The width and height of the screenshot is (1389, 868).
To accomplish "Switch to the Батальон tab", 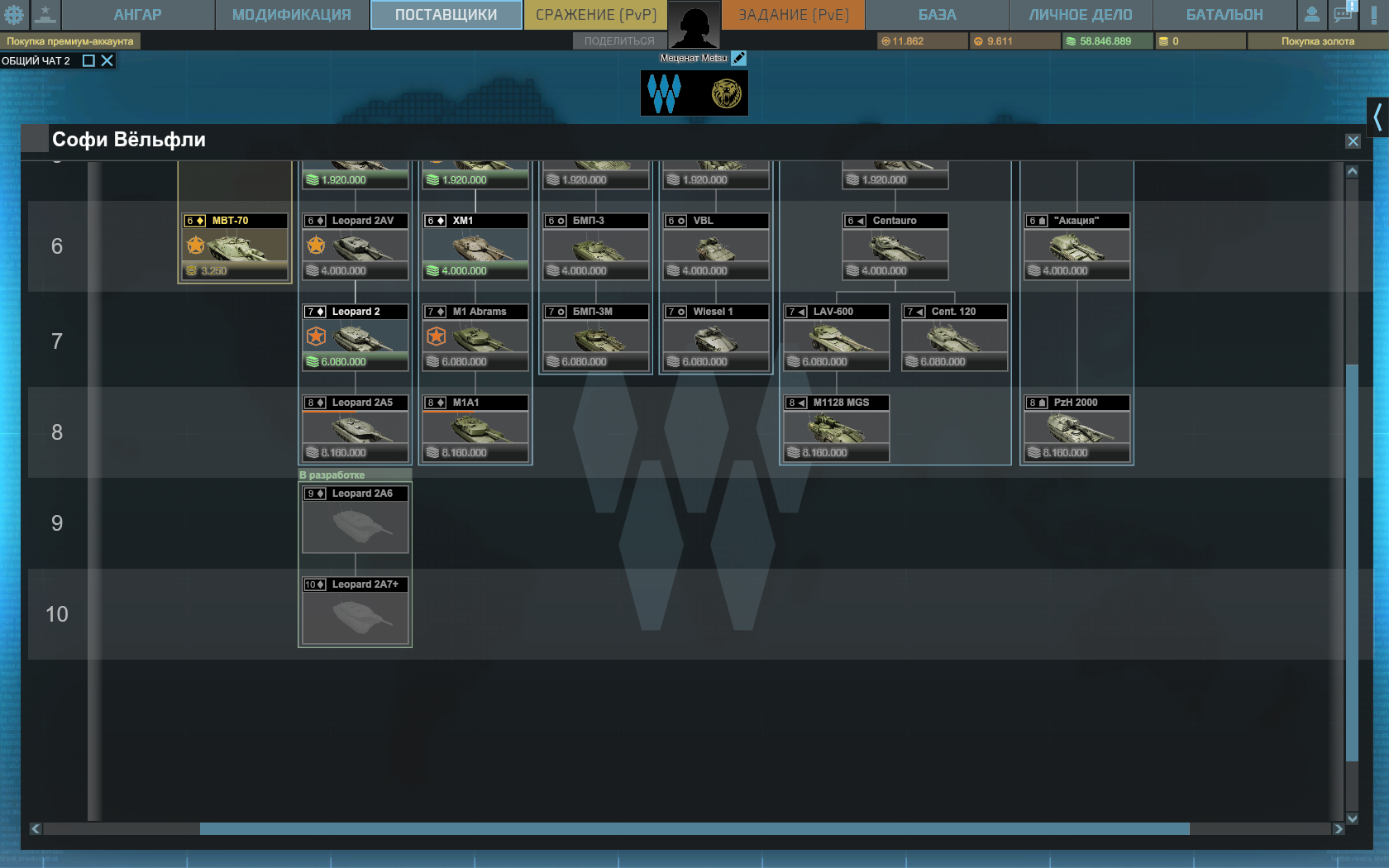I will [x=1224, y=15].
